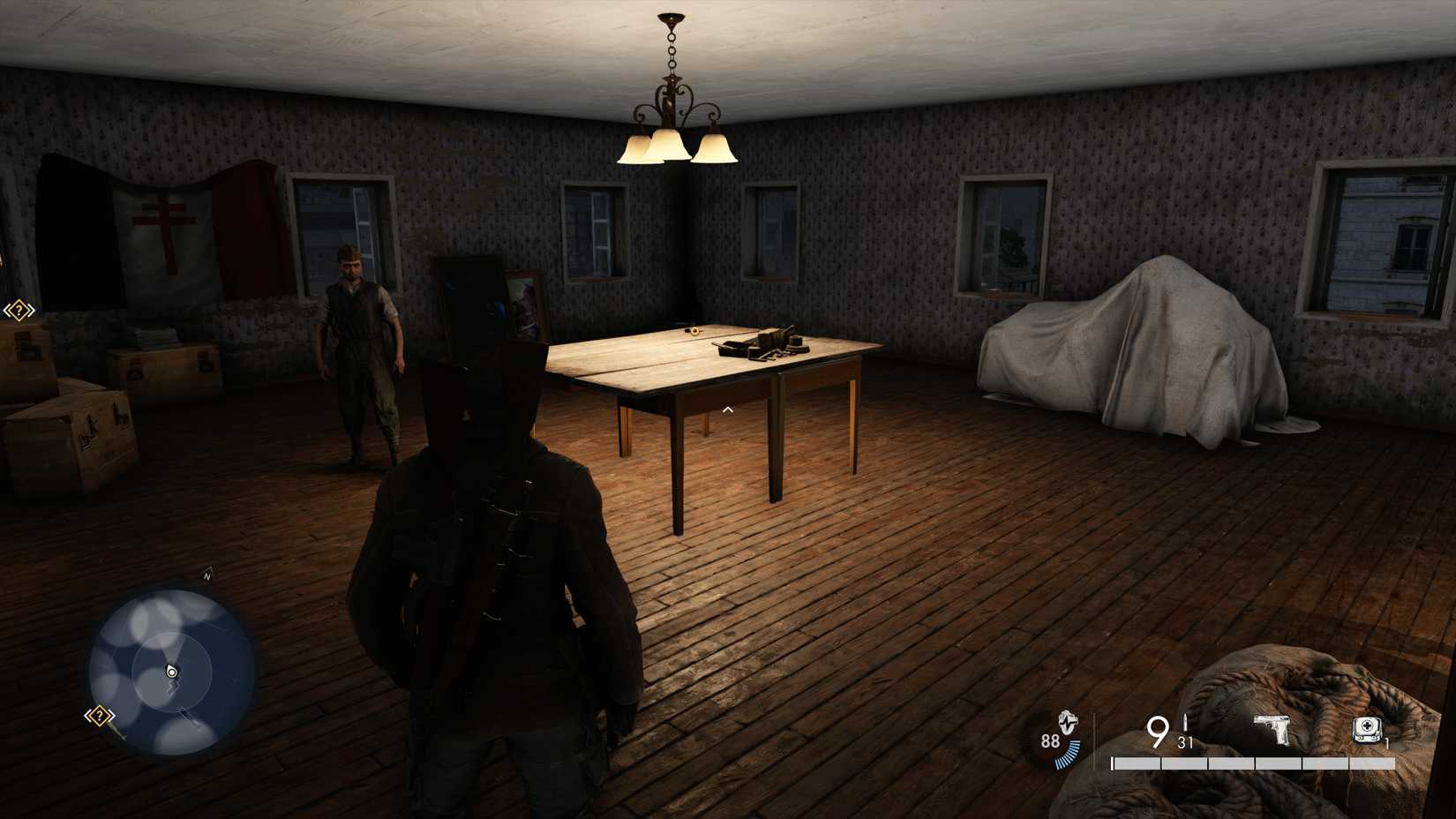The height and width of the screenshot is (819, 1456).
Task: Toggle the medkit count showing 1
Action: point(1386,741)
